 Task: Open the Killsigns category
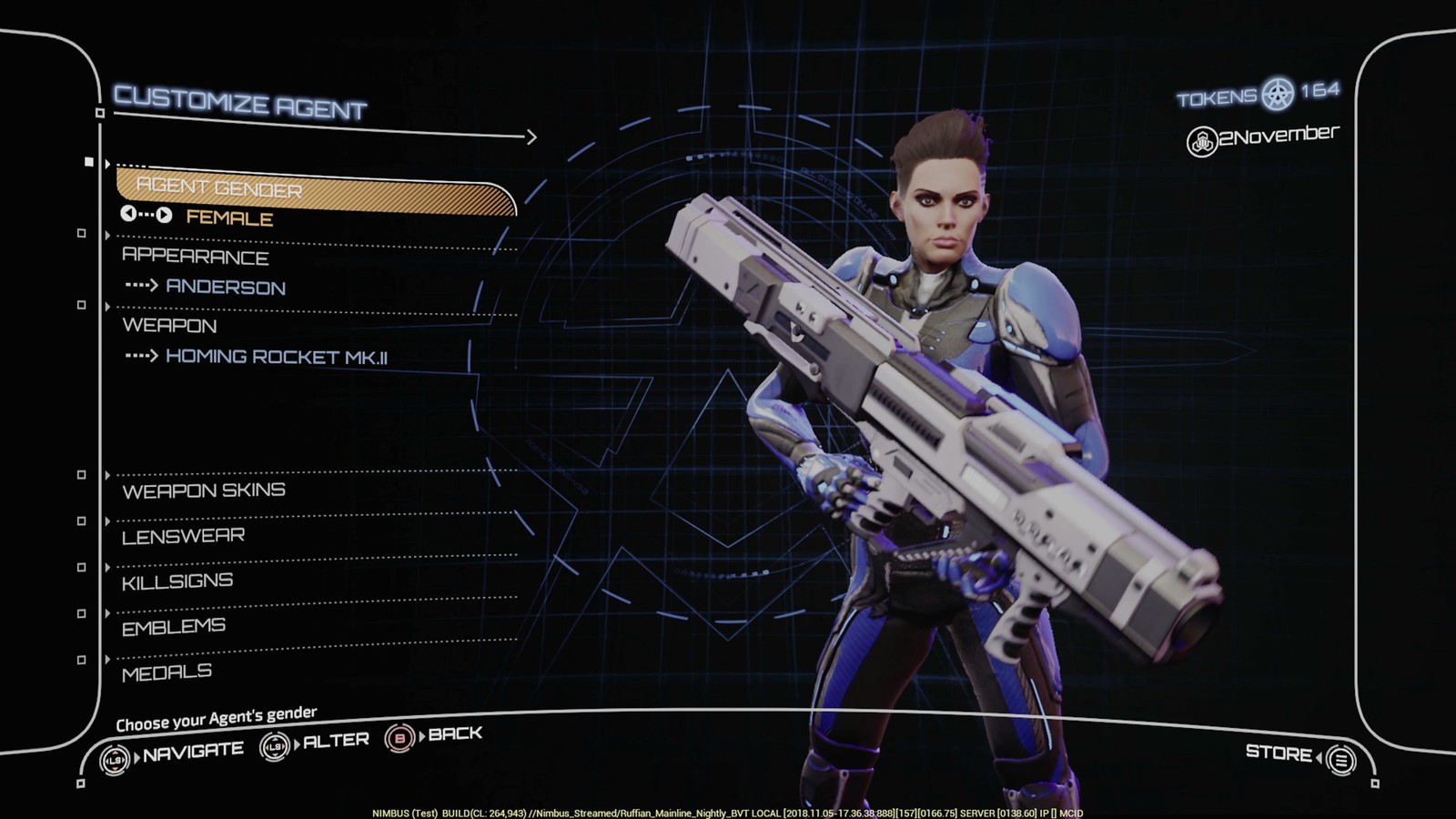[177, 581]
